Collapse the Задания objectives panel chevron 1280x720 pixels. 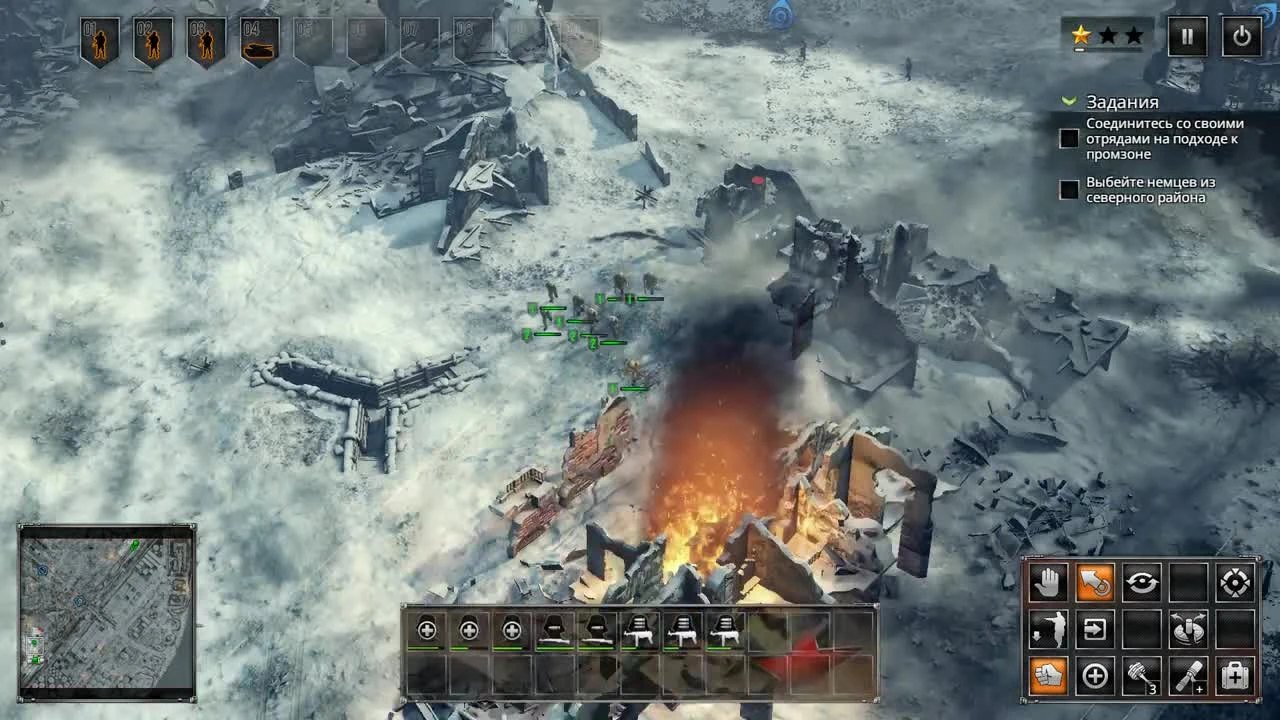(1069, 101)
